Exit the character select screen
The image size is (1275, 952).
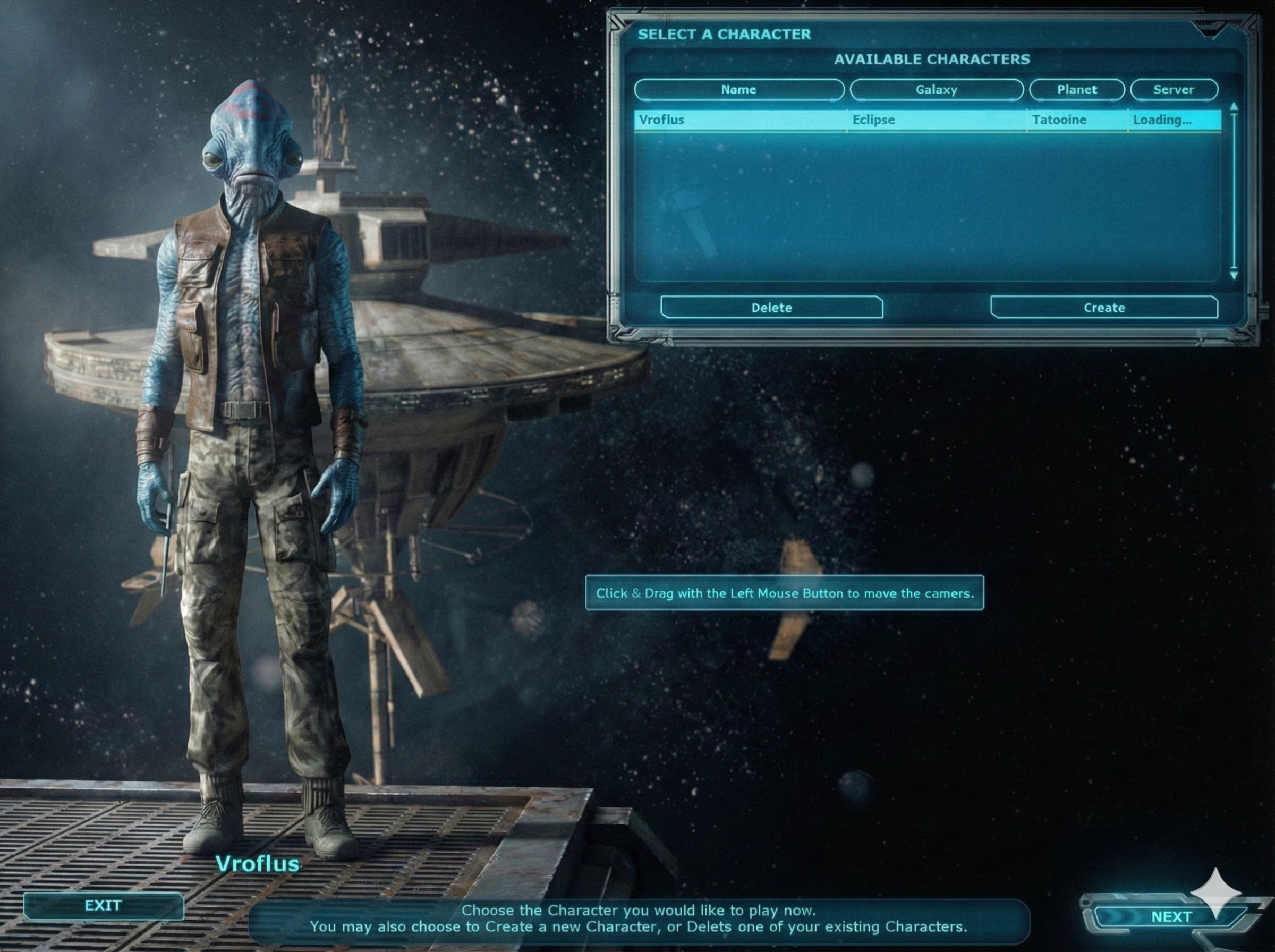[x=103, y=905]
